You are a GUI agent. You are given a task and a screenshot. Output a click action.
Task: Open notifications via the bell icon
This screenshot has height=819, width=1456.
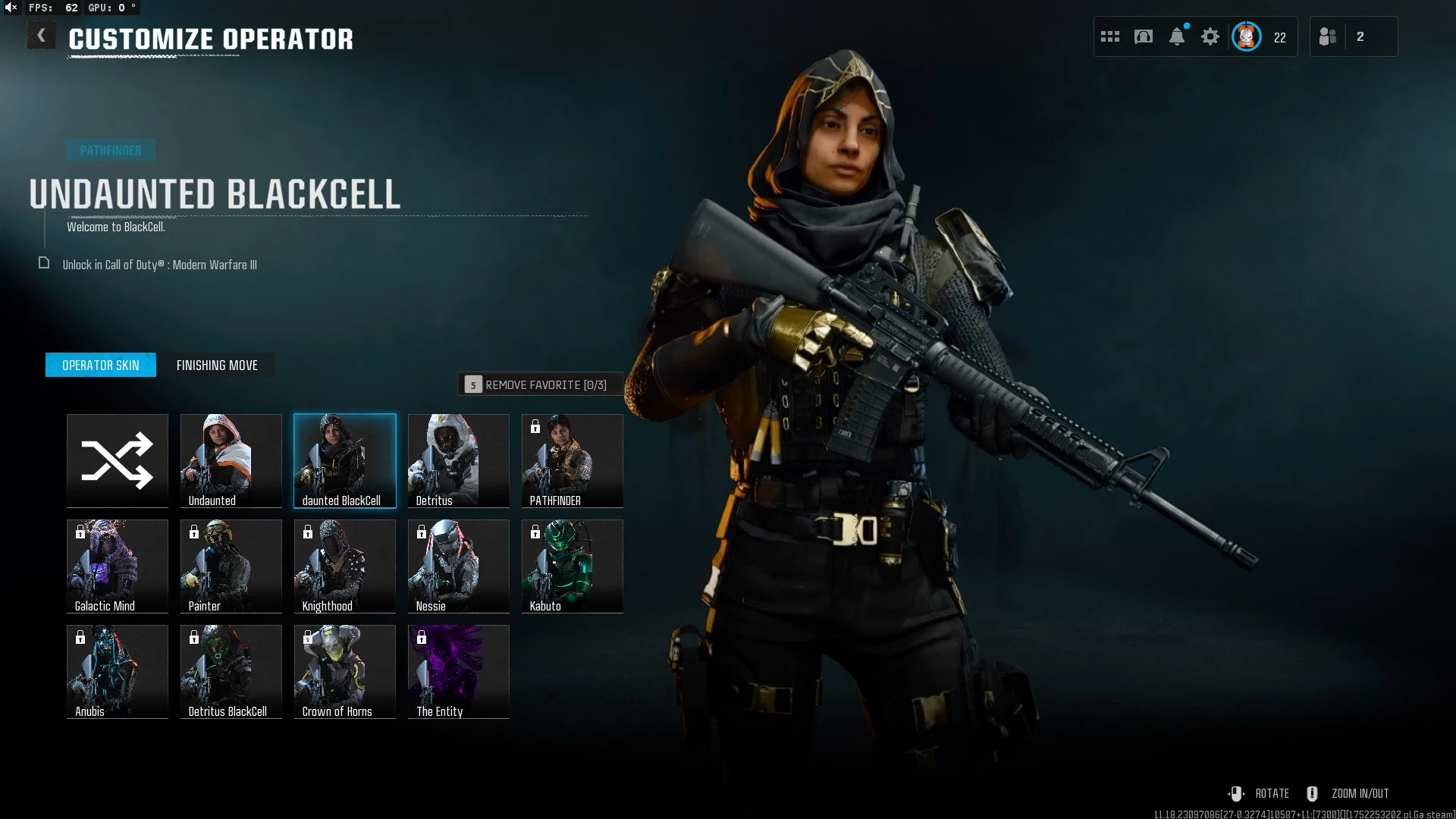pos(1177,36)
